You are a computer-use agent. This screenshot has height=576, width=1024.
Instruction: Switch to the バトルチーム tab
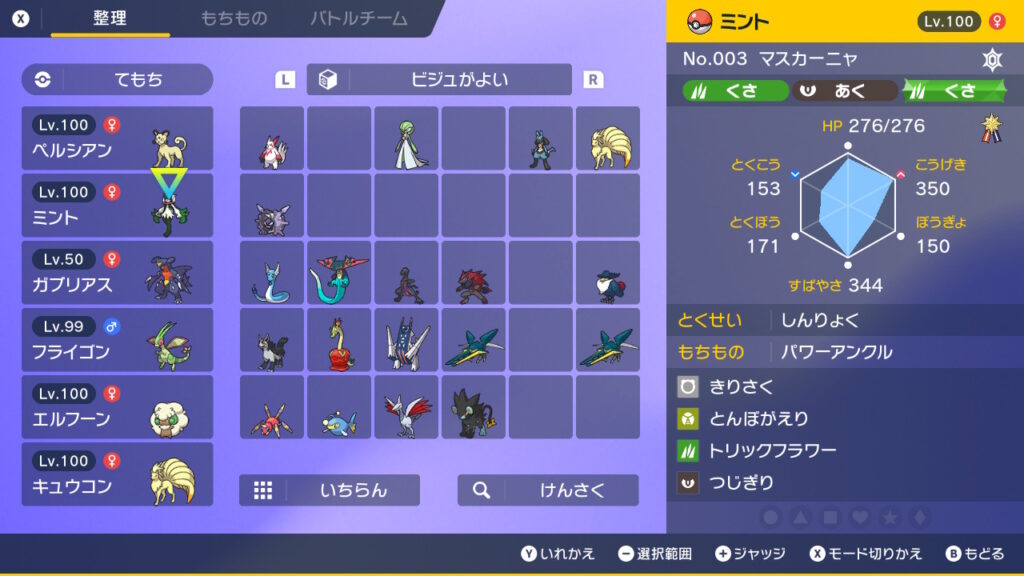point(358,19)
